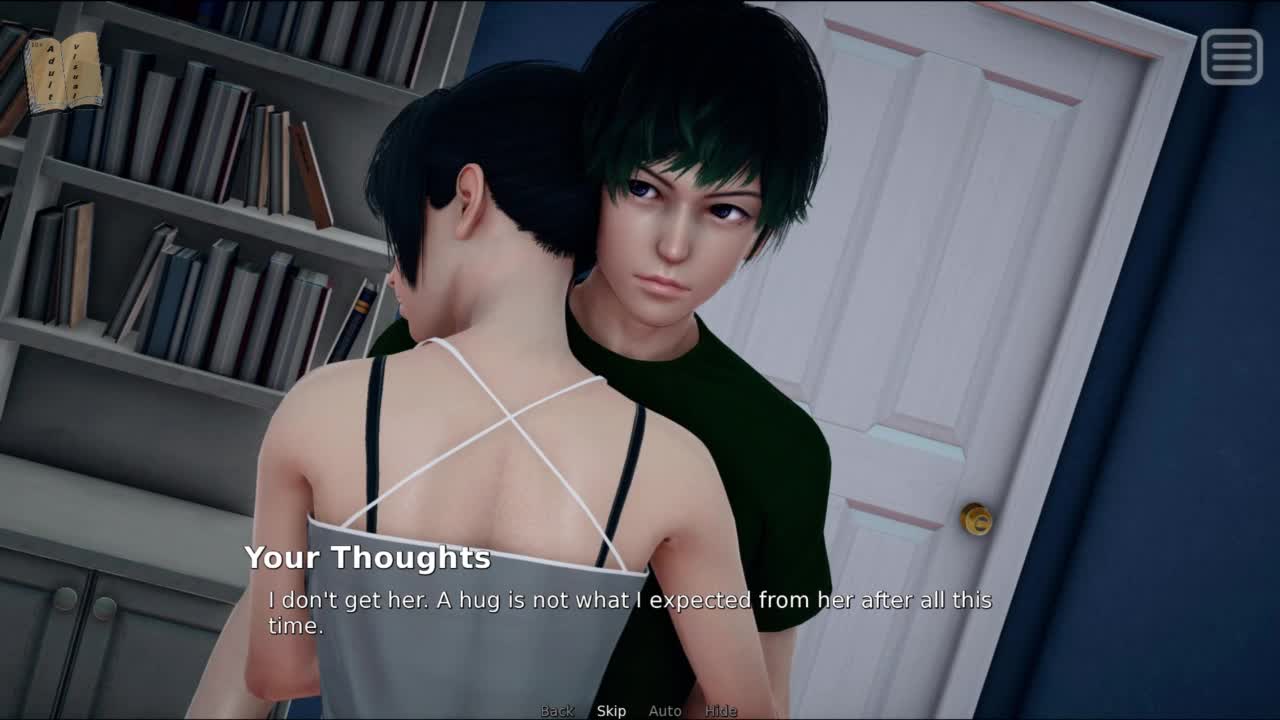
Task: Open the hamburger menu icon
Action: click(x=1231, y=56)
